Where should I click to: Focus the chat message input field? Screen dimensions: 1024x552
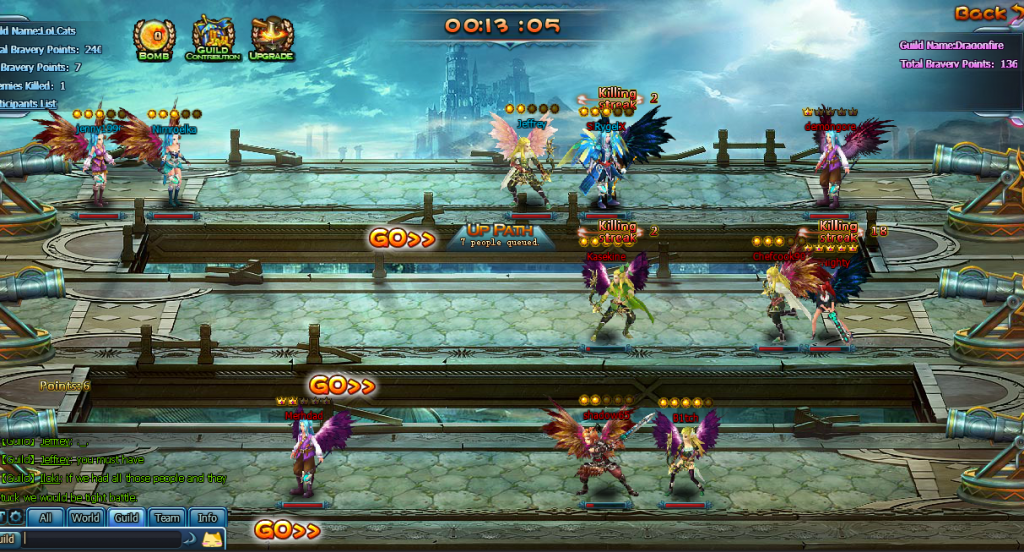click(100, 539)
